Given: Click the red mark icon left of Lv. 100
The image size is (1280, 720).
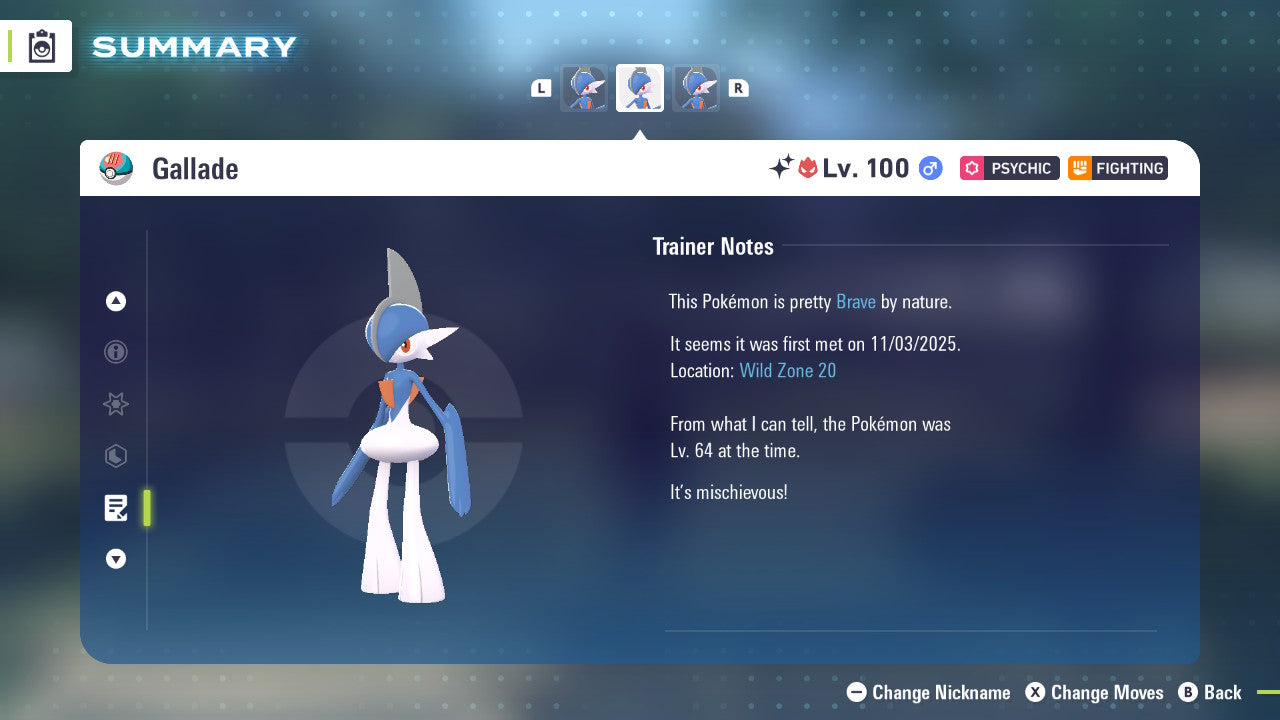Looking at the screenshot, I should point(809,168).
